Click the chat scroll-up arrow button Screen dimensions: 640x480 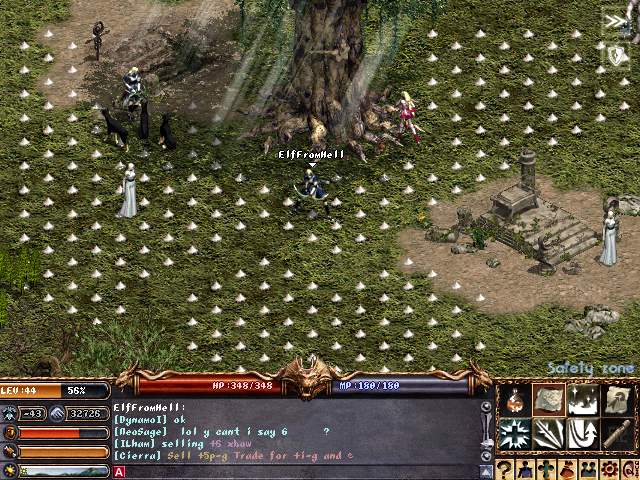point(487,408)
